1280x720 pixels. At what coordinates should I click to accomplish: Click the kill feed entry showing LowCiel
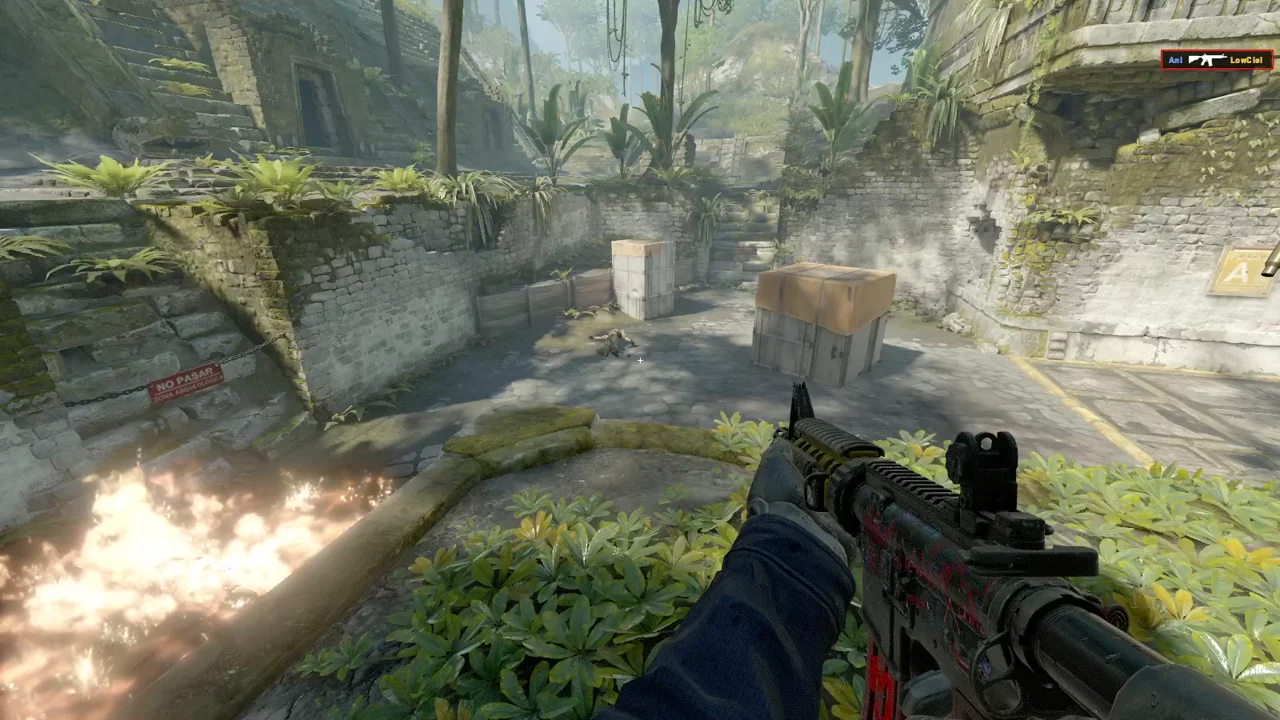(x=1216, y=60)
